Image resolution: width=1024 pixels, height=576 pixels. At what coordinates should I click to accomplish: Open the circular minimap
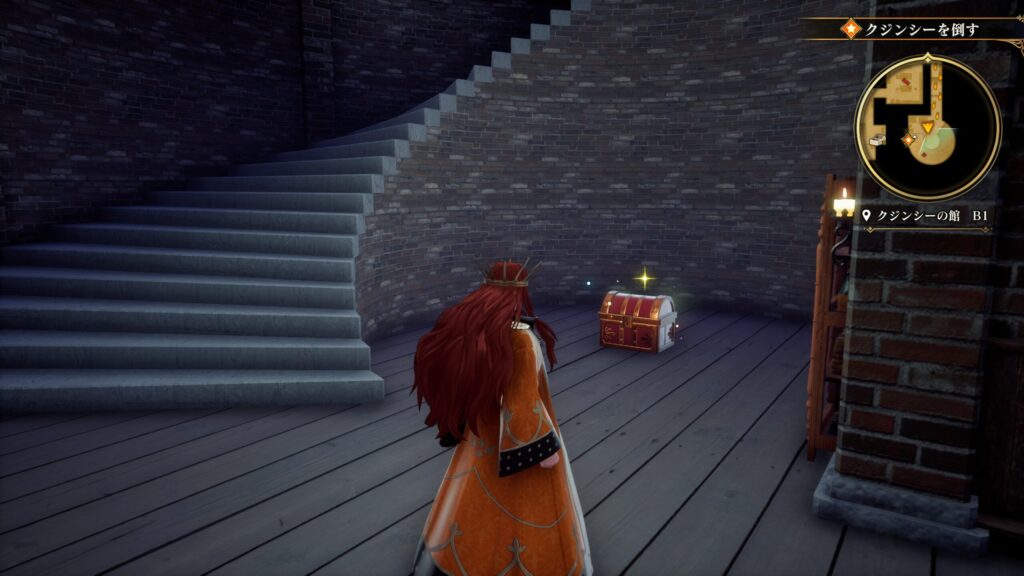pyautogui.click(x=927, y=127)
